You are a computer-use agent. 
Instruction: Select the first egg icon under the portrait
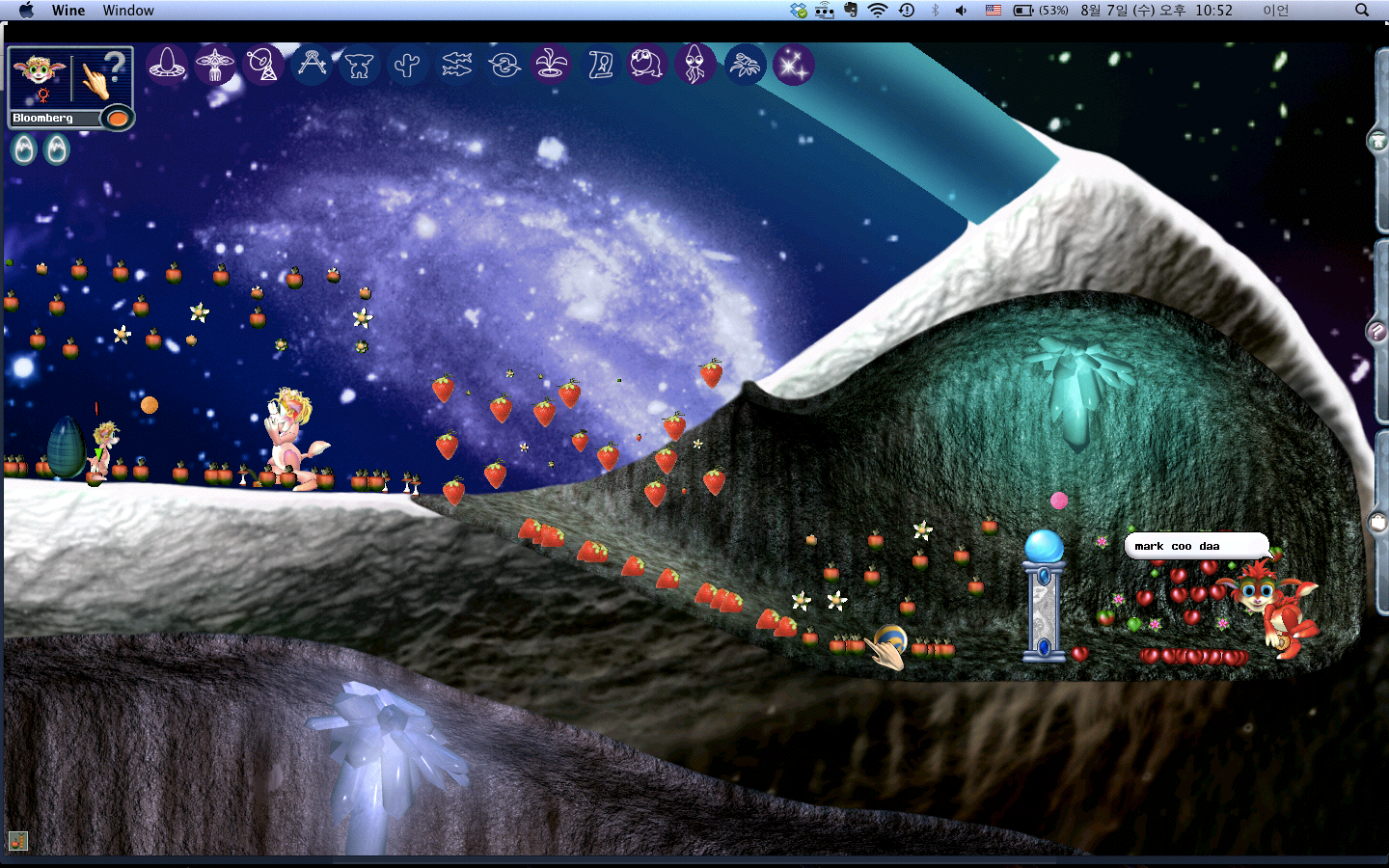coord(24,149)
